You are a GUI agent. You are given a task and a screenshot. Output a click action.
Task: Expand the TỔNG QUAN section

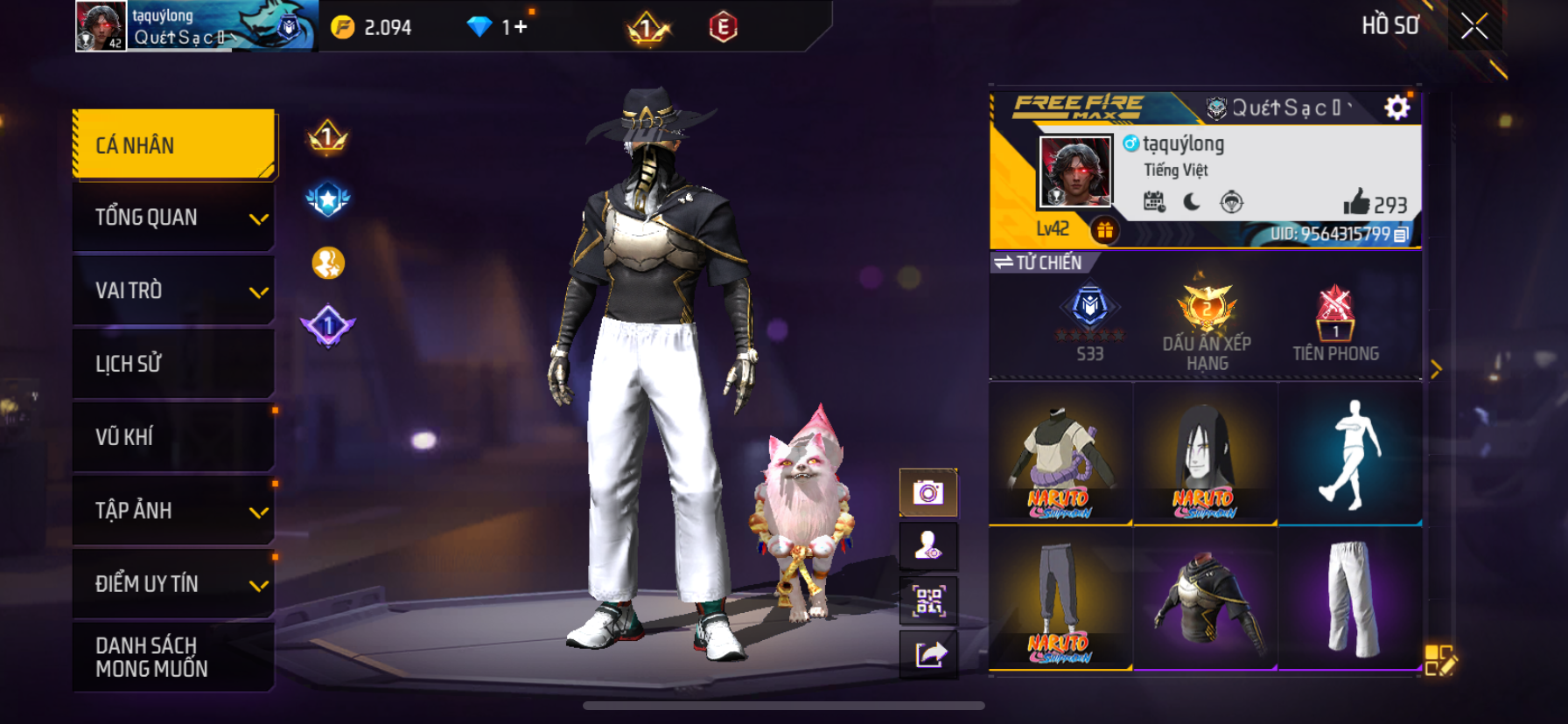click(x=174, y=218)
